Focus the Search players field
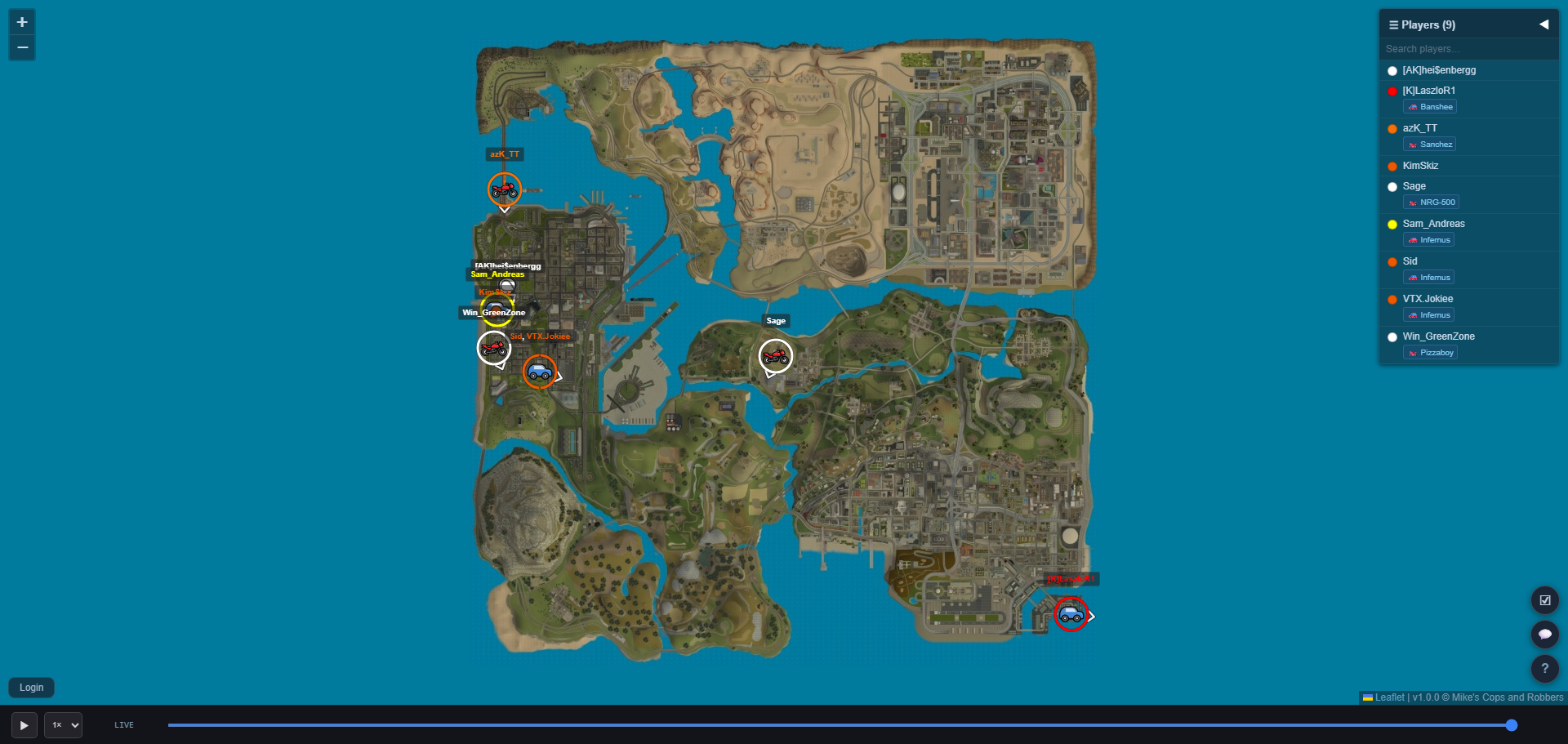The image size is (1568, 744). click(1468, 49)
